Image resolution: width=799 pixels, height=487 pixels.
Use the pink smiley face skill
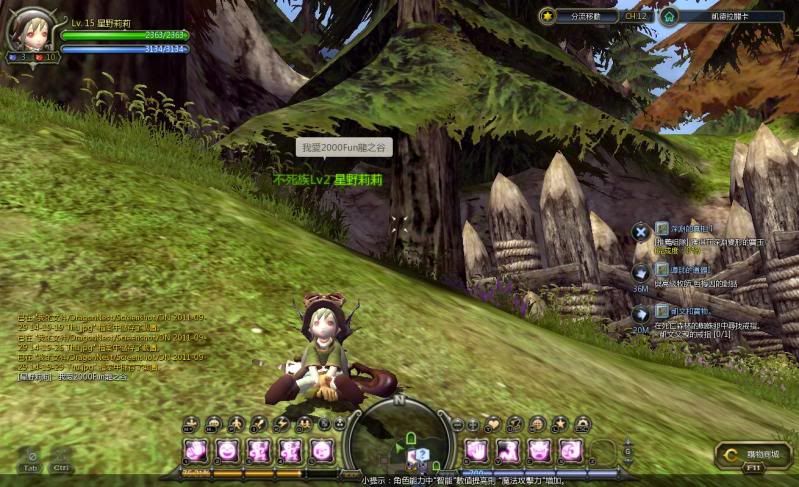[x=227, y=450]
